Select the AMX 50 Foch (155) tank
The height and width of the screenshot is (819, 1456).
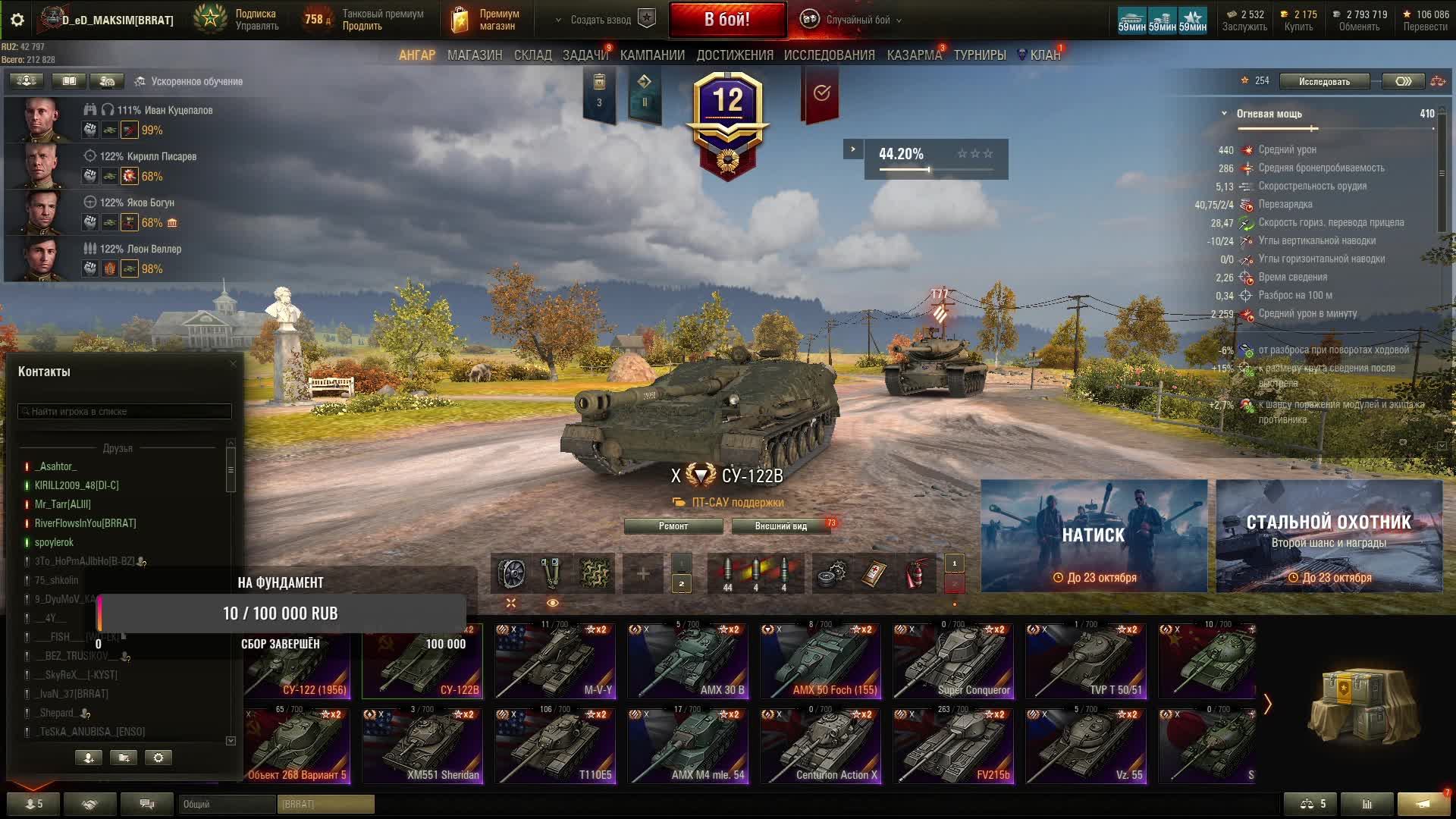(821, 661)
